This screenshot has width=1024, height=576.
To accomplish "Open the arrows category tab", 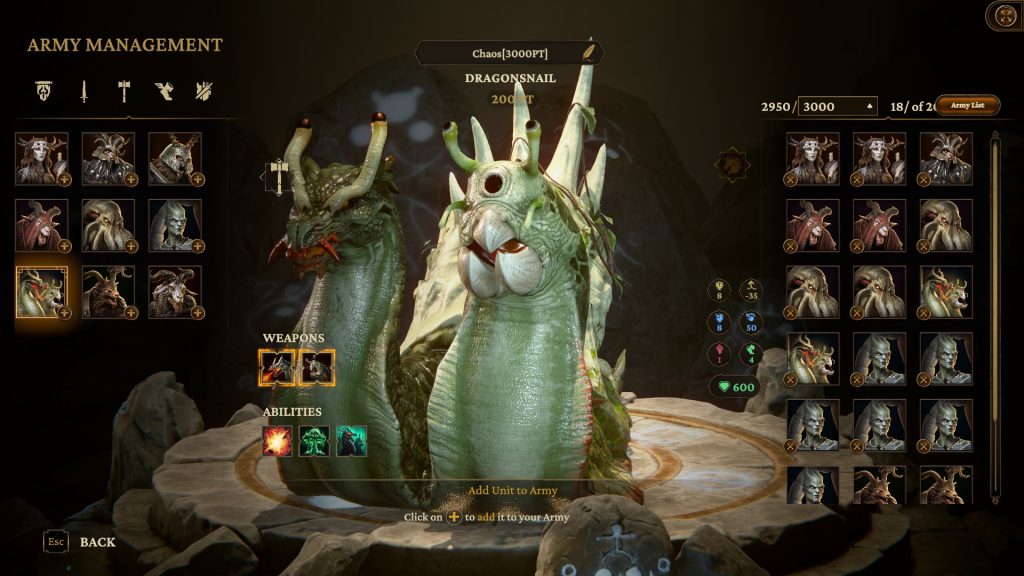I will click(203, 92).
